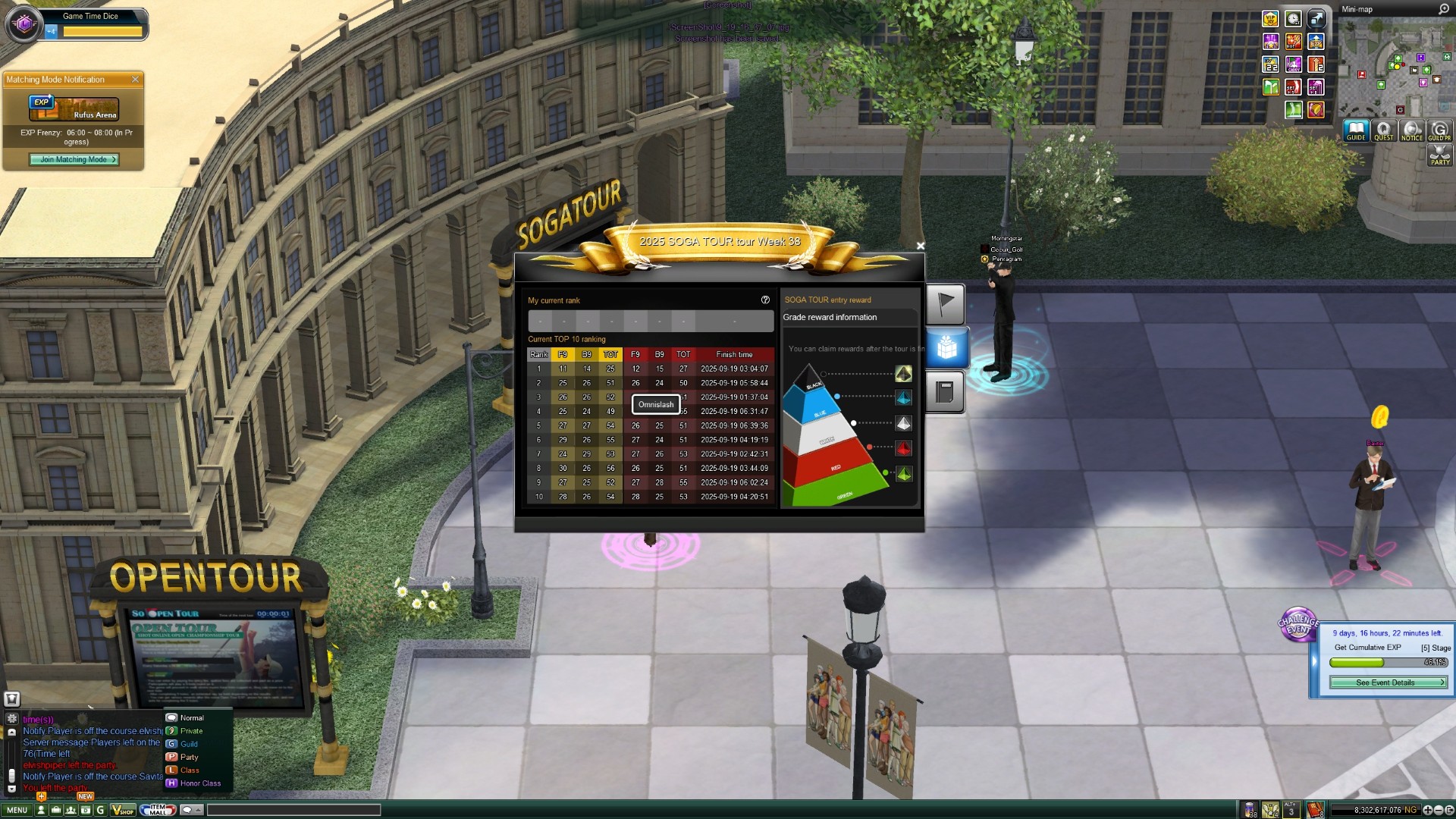The image size is (1456, 819).
Task: Open the V Shop
Action: point(123,810)
